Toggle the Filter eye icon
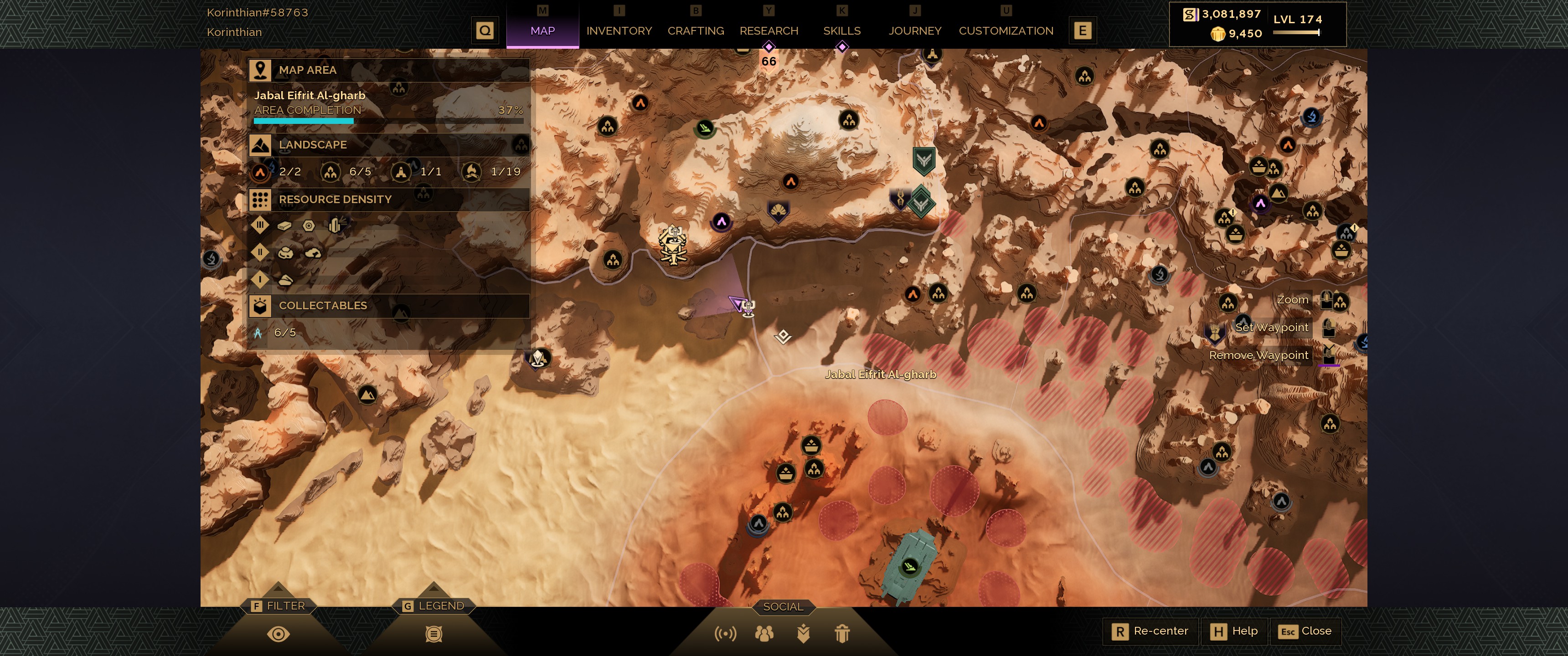Image resolution: width=1568 pixels, height=656 pixels. tap(278, 634)
